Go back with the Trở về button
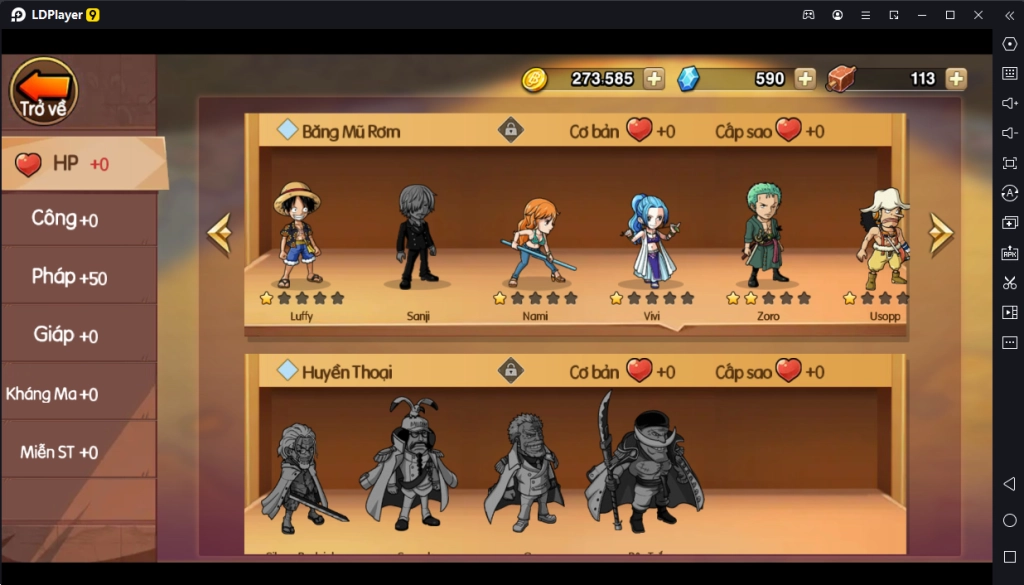The height and width of the screenshot is (585, 1024). click(43, 91)
